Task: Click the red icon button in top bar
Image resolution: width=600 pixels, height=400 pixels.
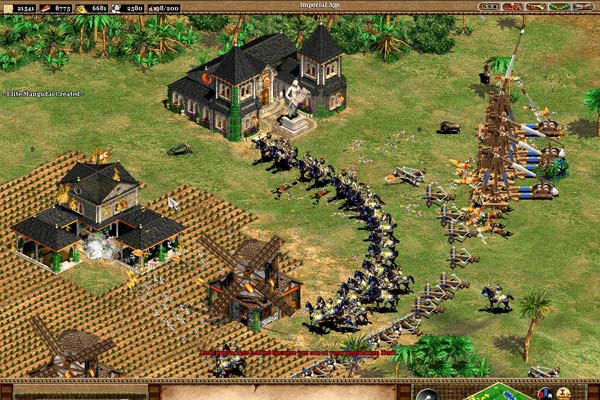Action: pyautogui.click(x=512, y=6)
